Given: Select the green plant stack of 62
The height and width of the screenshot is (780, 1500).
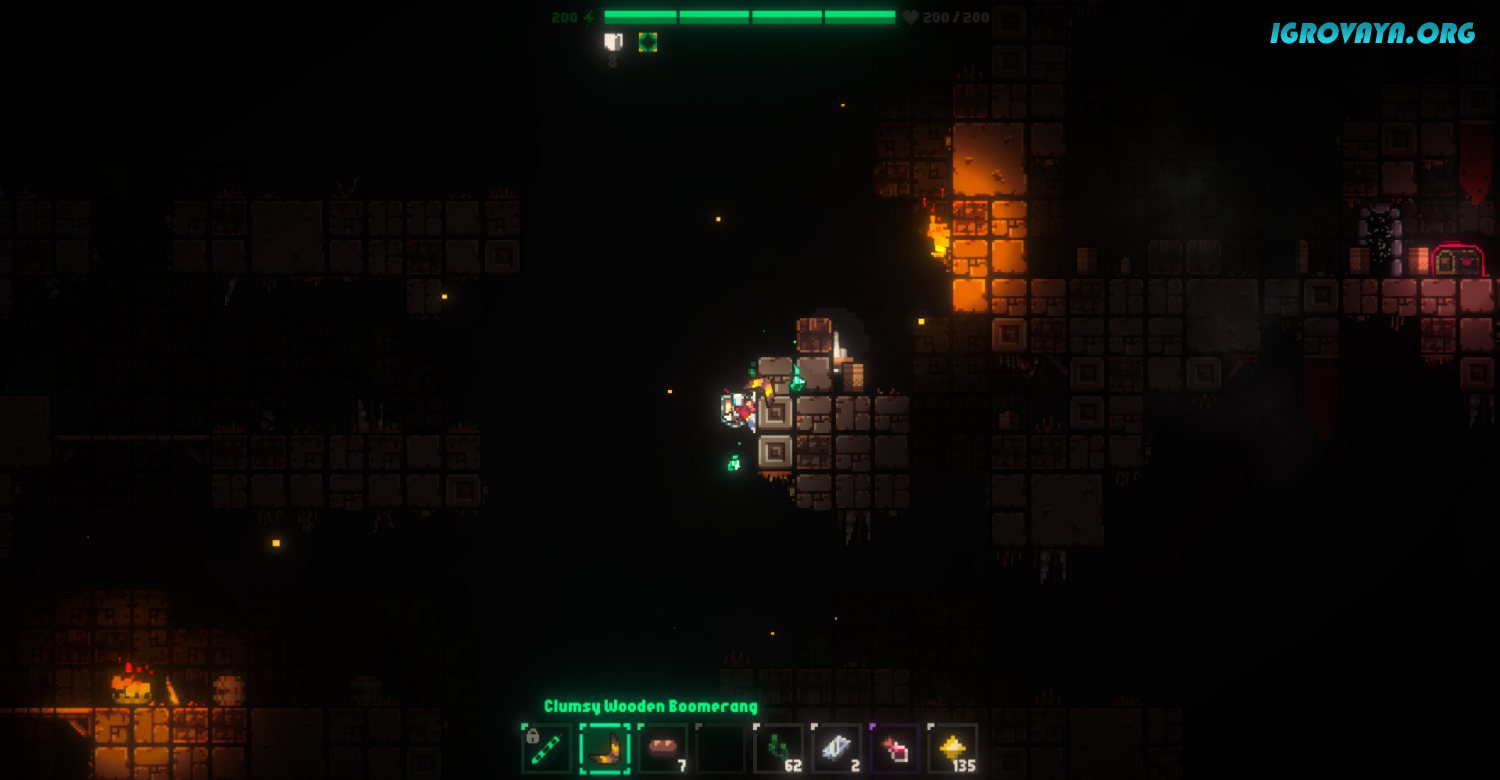Looking at the screenshot, I should pyautogui.click(x=778, y=749).
